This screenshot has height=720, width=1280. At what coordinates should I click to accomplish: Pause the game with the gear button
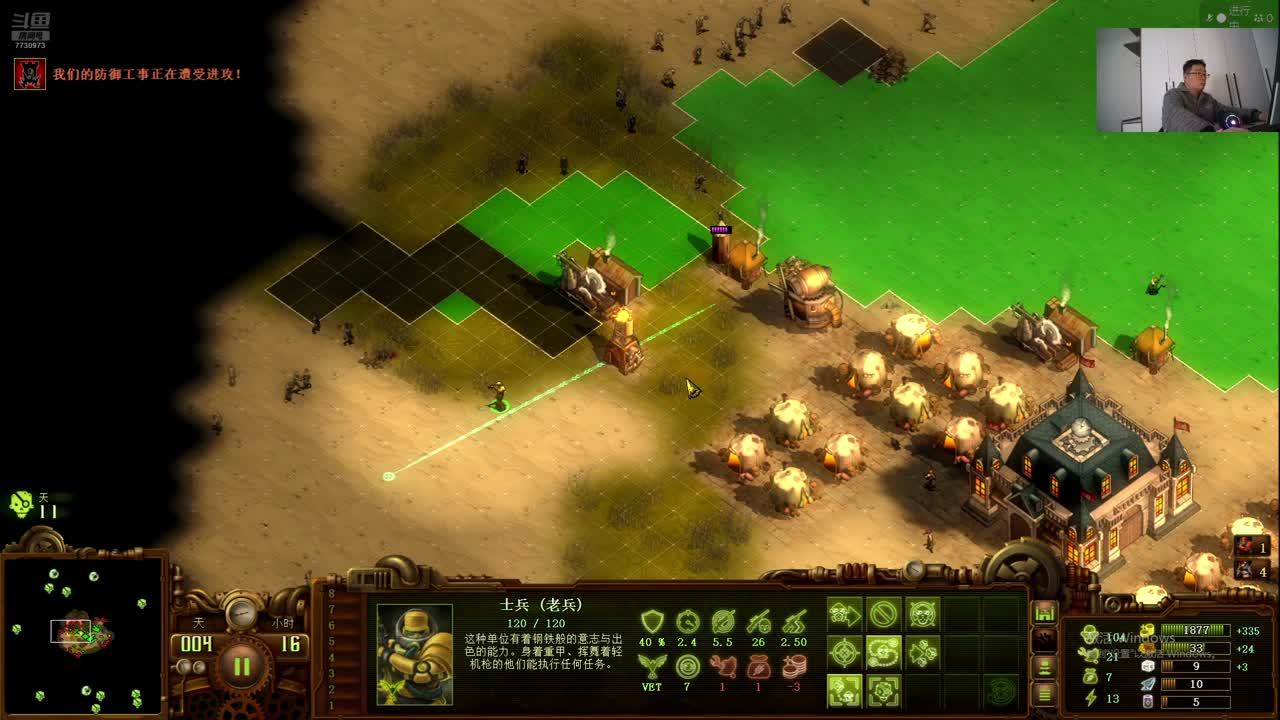(x=241, y=665)
